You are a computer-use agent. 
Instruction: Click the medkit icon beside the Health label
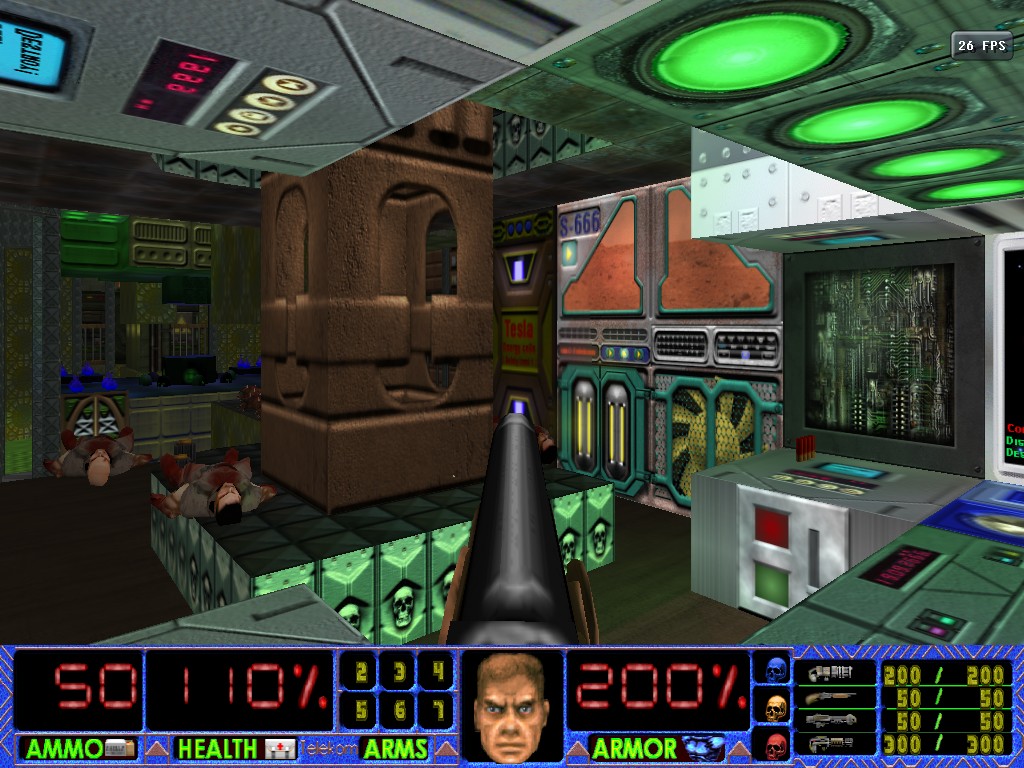pos(280,748)
